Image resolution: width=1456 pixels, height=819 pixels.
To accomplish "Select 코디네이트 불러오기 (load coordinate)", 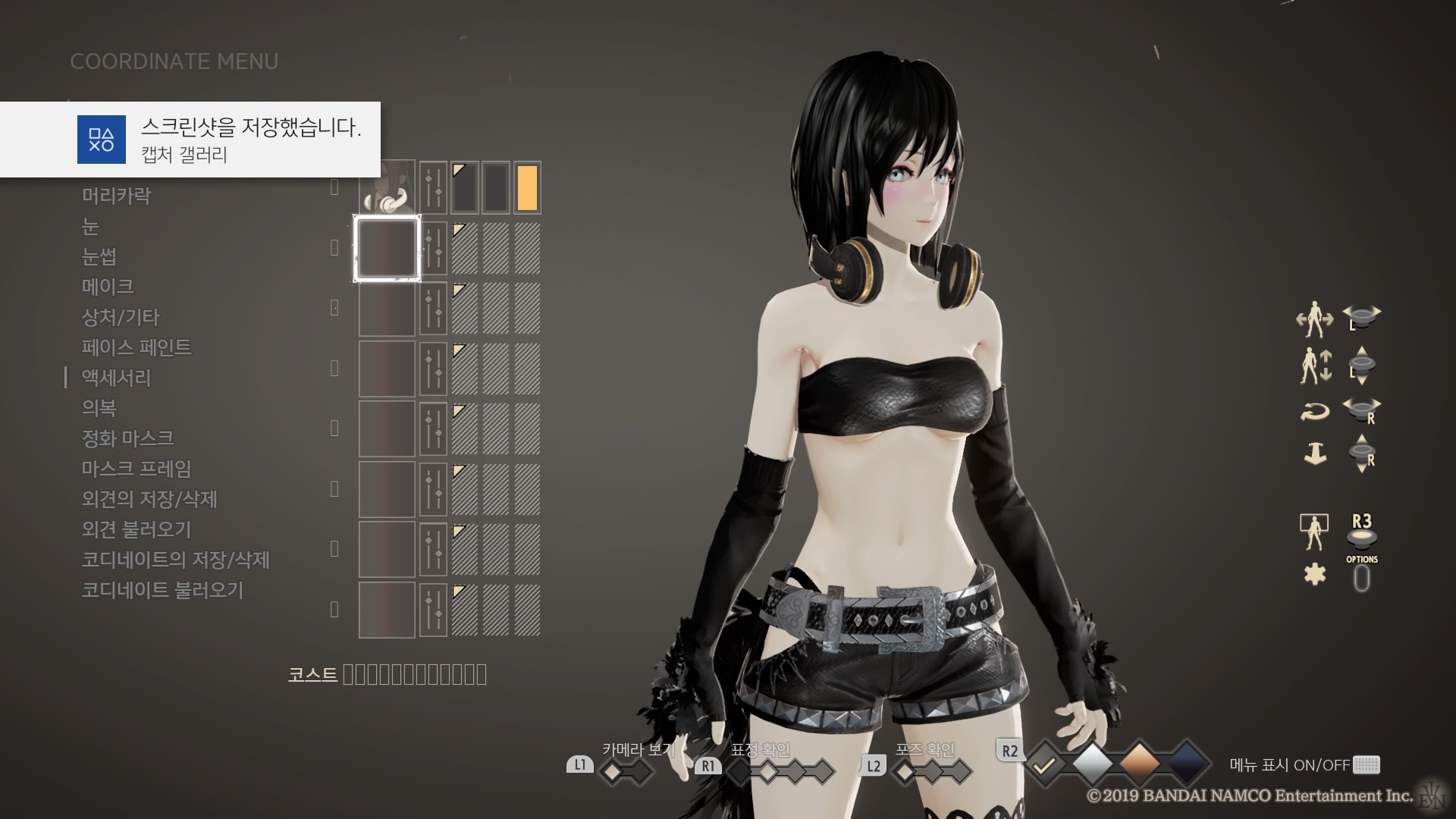I will click(x=163, y=590).
